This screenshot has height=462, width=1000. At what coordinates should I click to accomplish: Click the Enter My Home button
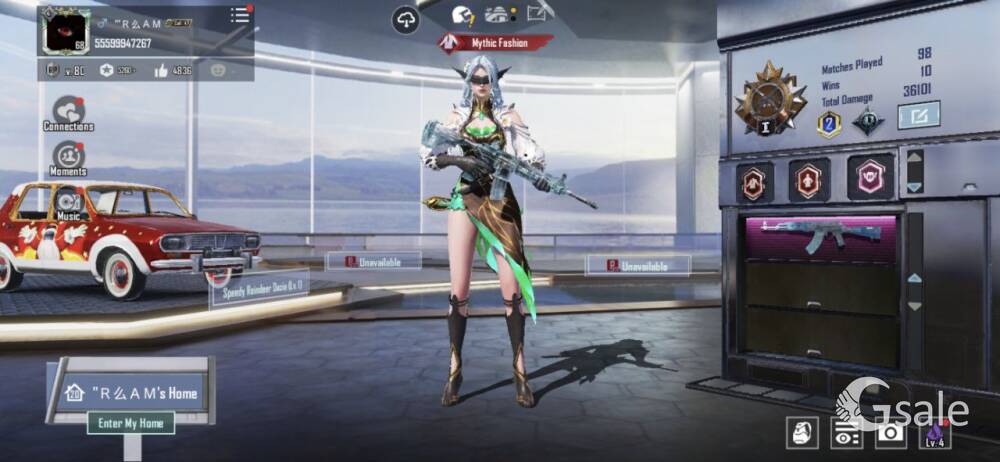[131, 423]
